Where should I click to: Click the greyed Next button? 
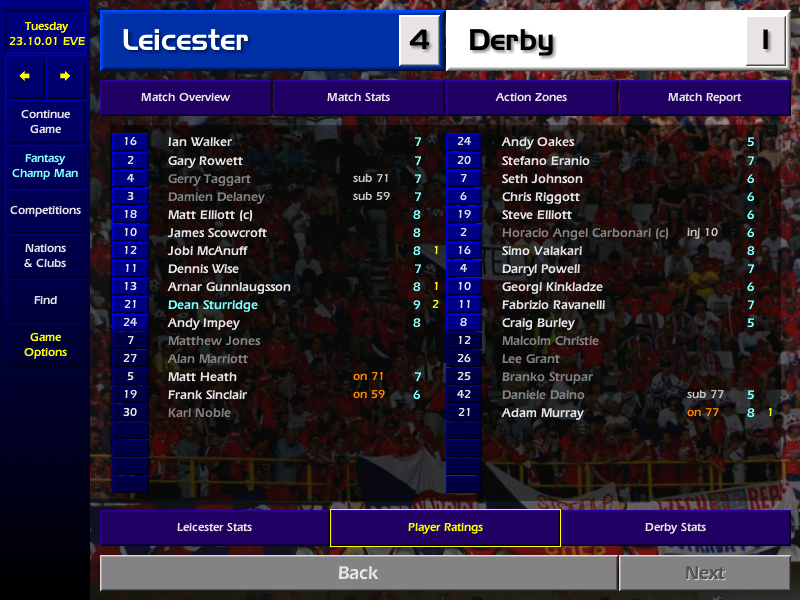pyautogui.click(x=704, y=573)
